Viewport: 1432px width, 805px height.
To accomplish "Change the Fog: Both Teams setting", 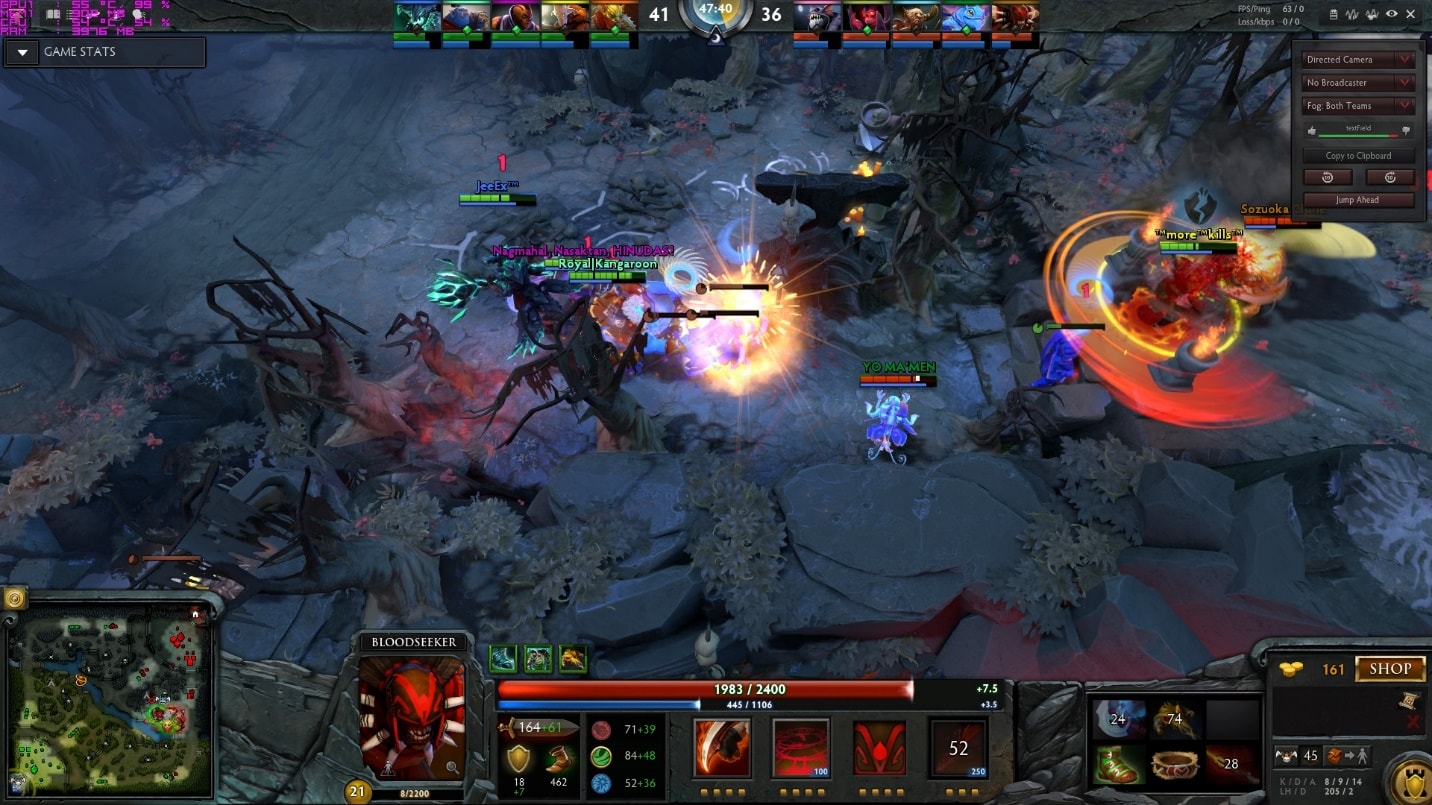I will click(x=1359, y=106).
